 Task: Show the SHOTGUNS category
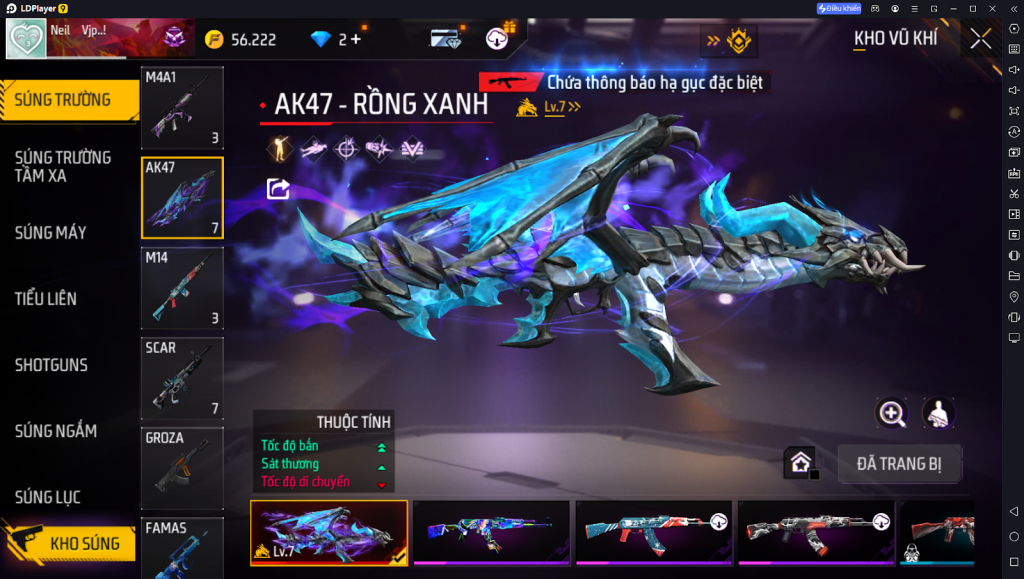click(x=51, y=365)
